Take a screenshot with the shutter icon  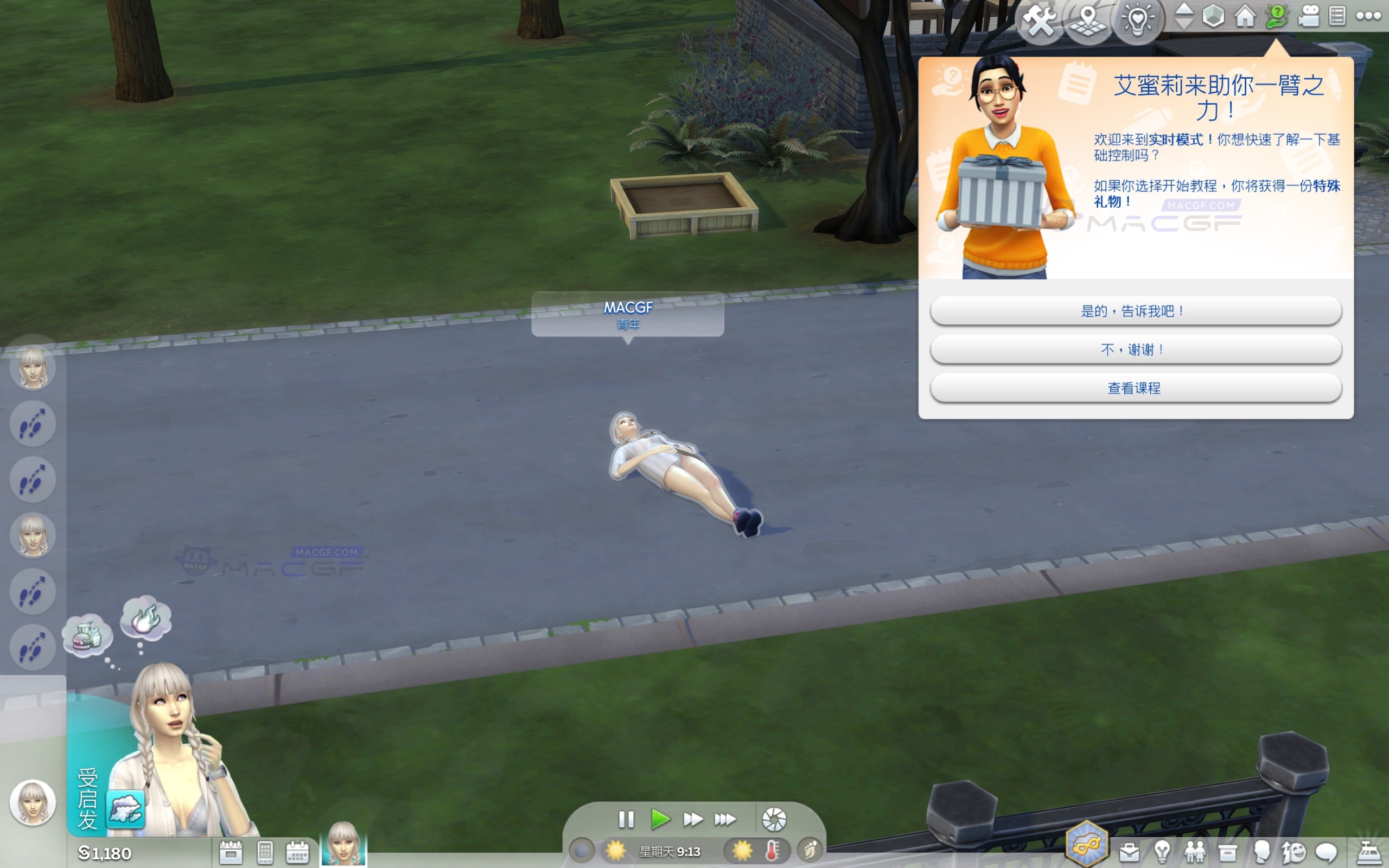tap(776, 820)
